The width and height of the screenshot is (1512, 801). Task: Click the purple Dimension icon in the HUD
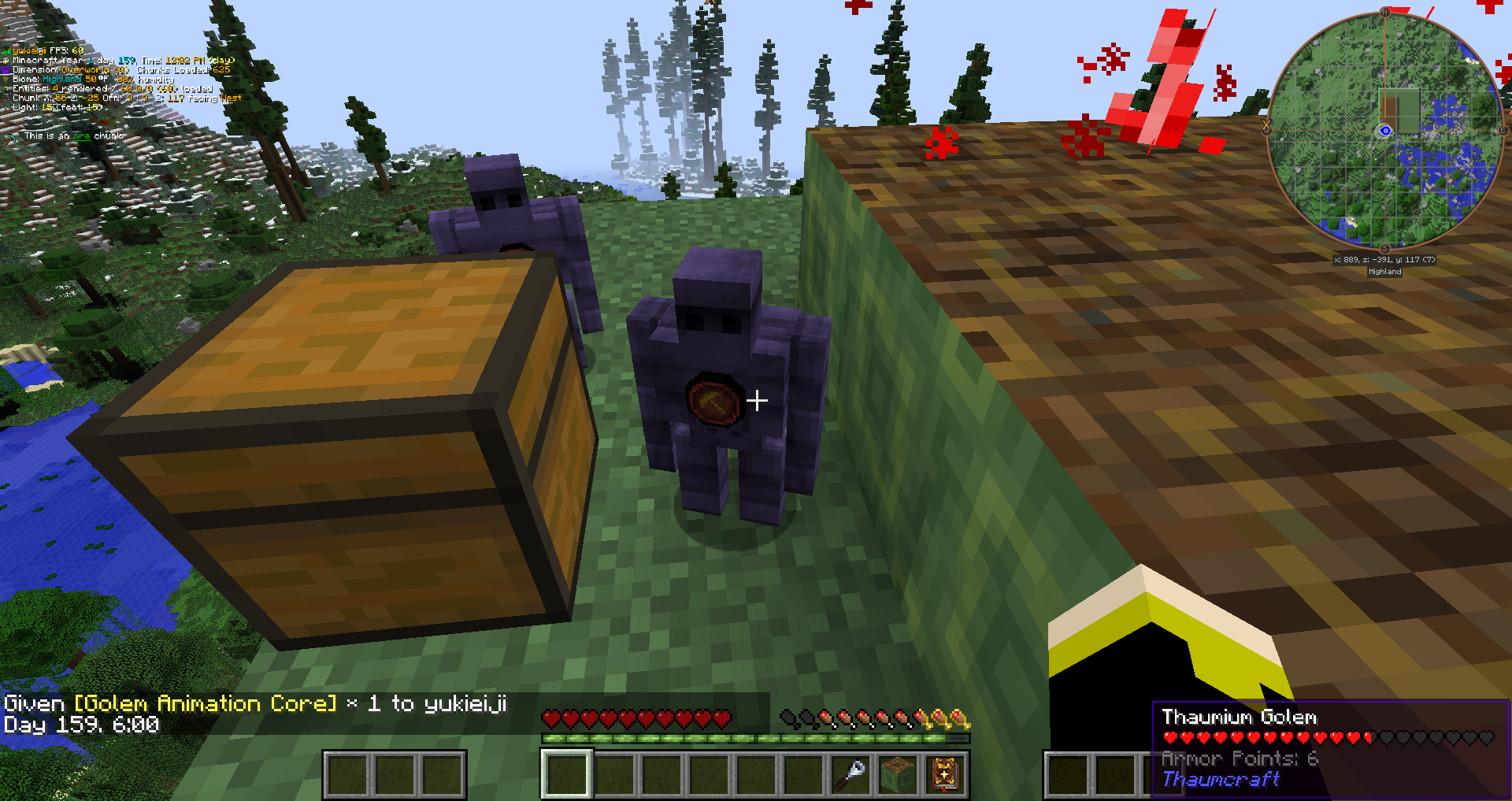point(5,70)
